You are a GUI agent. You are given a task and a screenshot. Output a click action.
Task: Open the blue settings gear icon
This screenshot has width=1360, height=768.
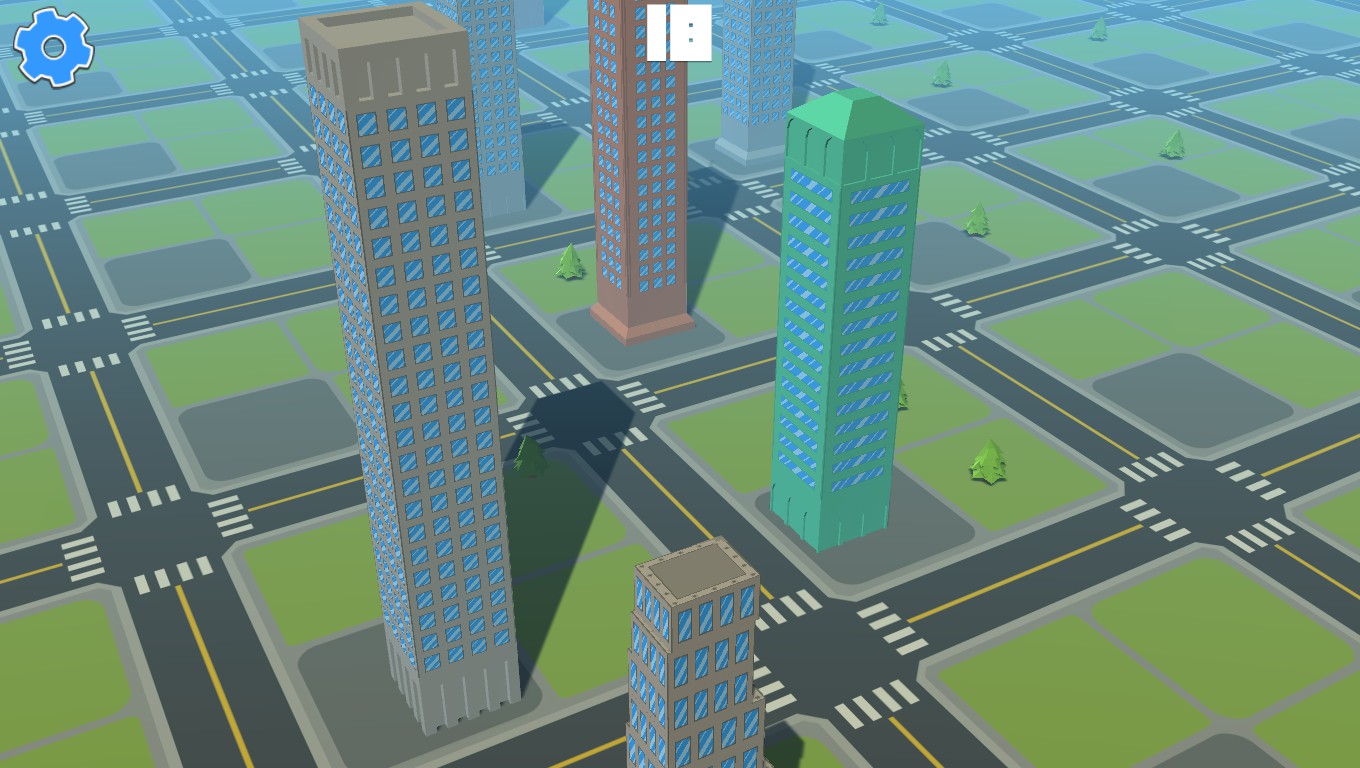(52, 46)
